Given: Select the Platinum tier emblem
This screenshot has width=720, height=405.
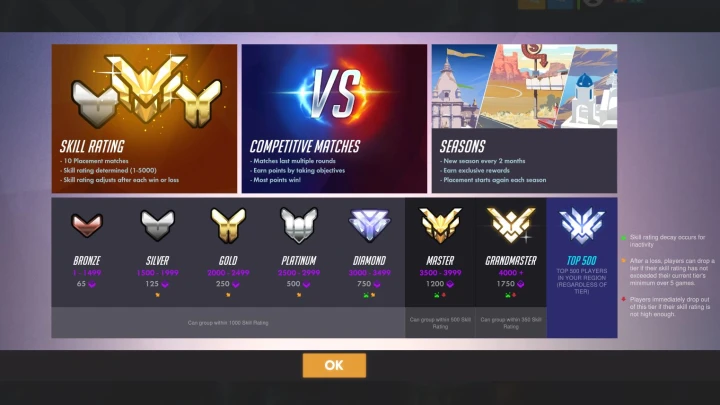Looking at the screenshot, I should pos(299,224).
